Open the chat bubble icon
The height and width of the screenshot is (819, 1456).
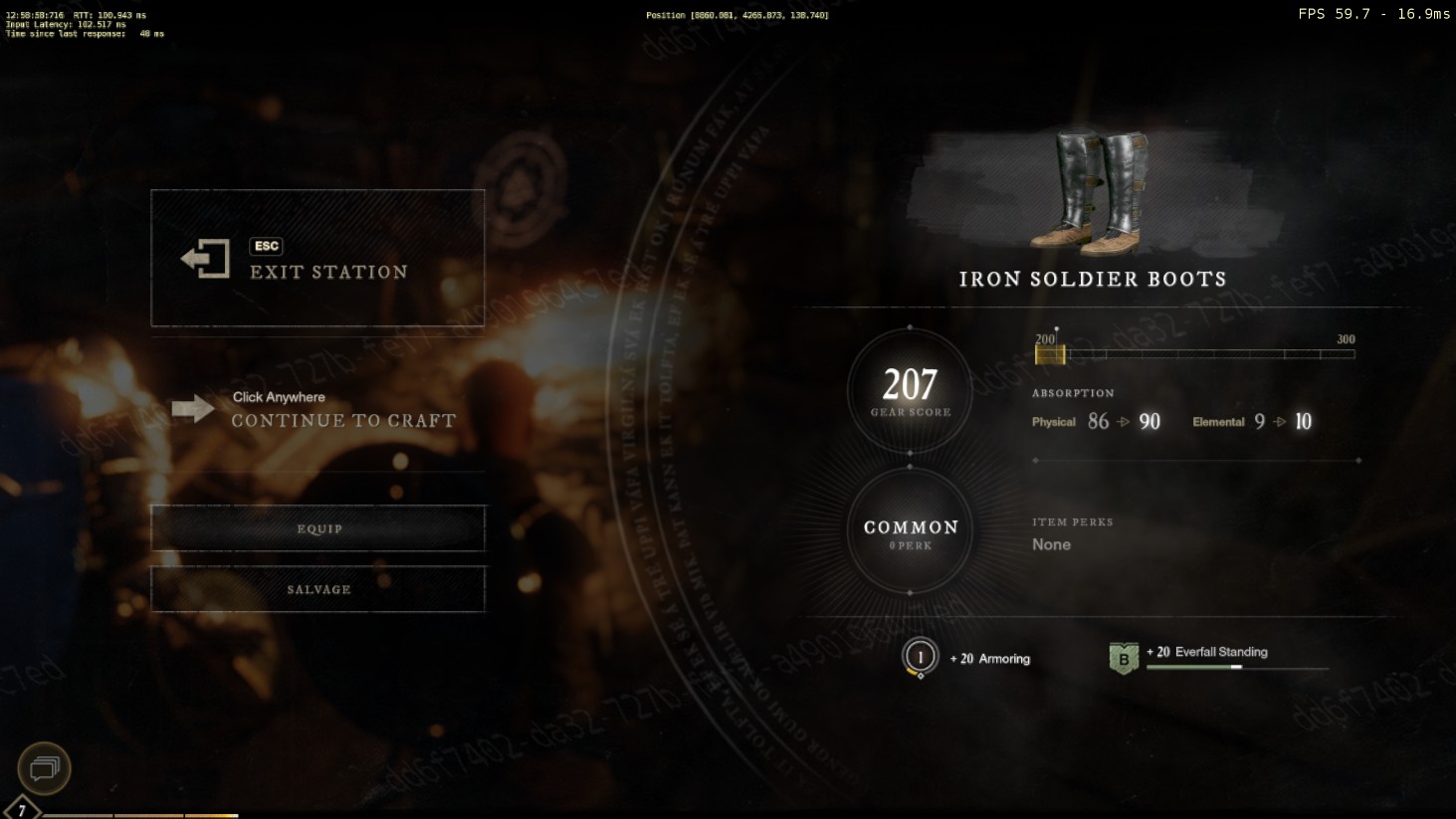(x=45, y=767)
